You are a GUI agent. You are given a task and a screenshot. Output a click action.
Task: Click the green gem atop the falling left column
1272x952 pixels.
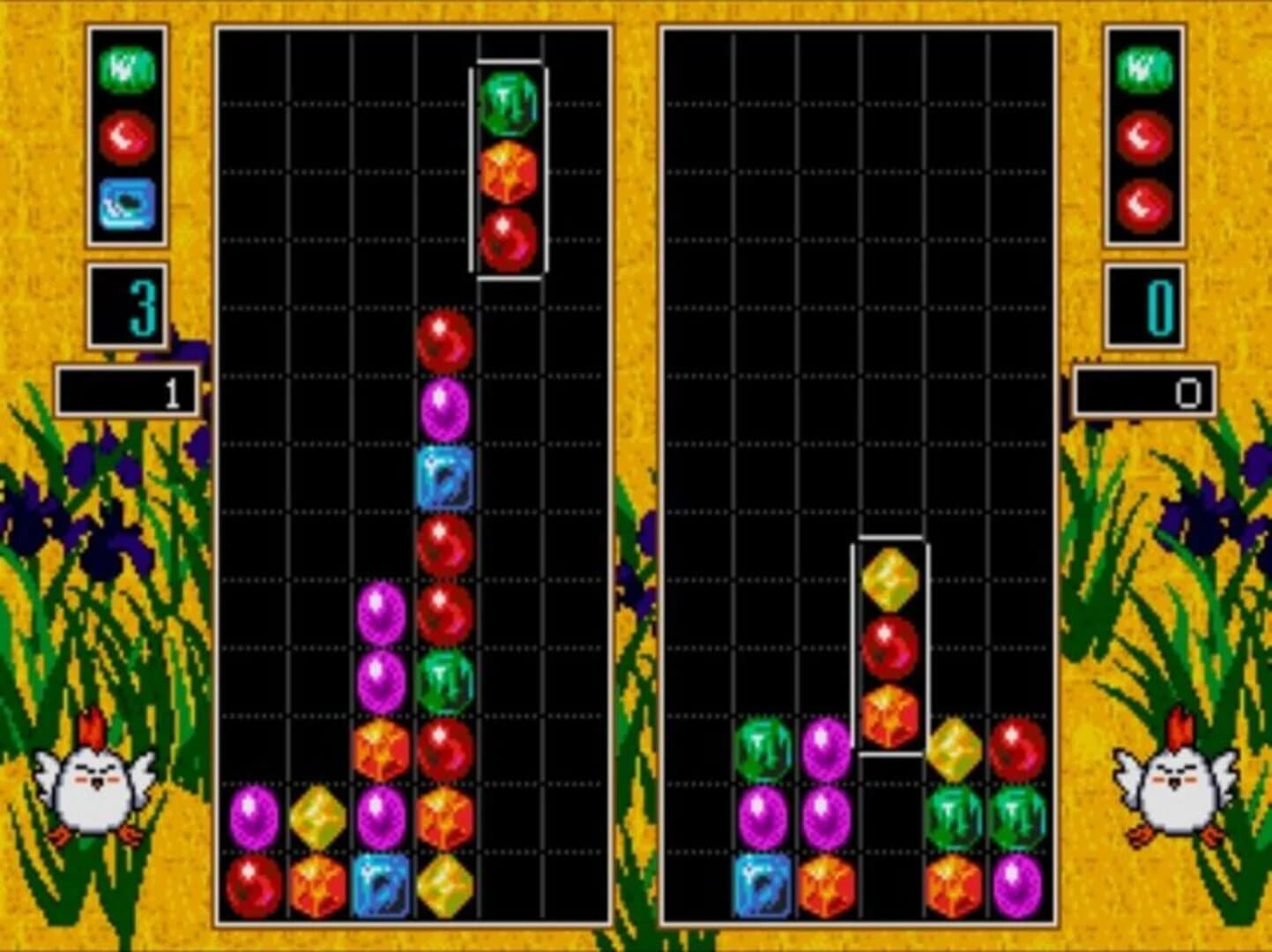[x=510, y=104]
